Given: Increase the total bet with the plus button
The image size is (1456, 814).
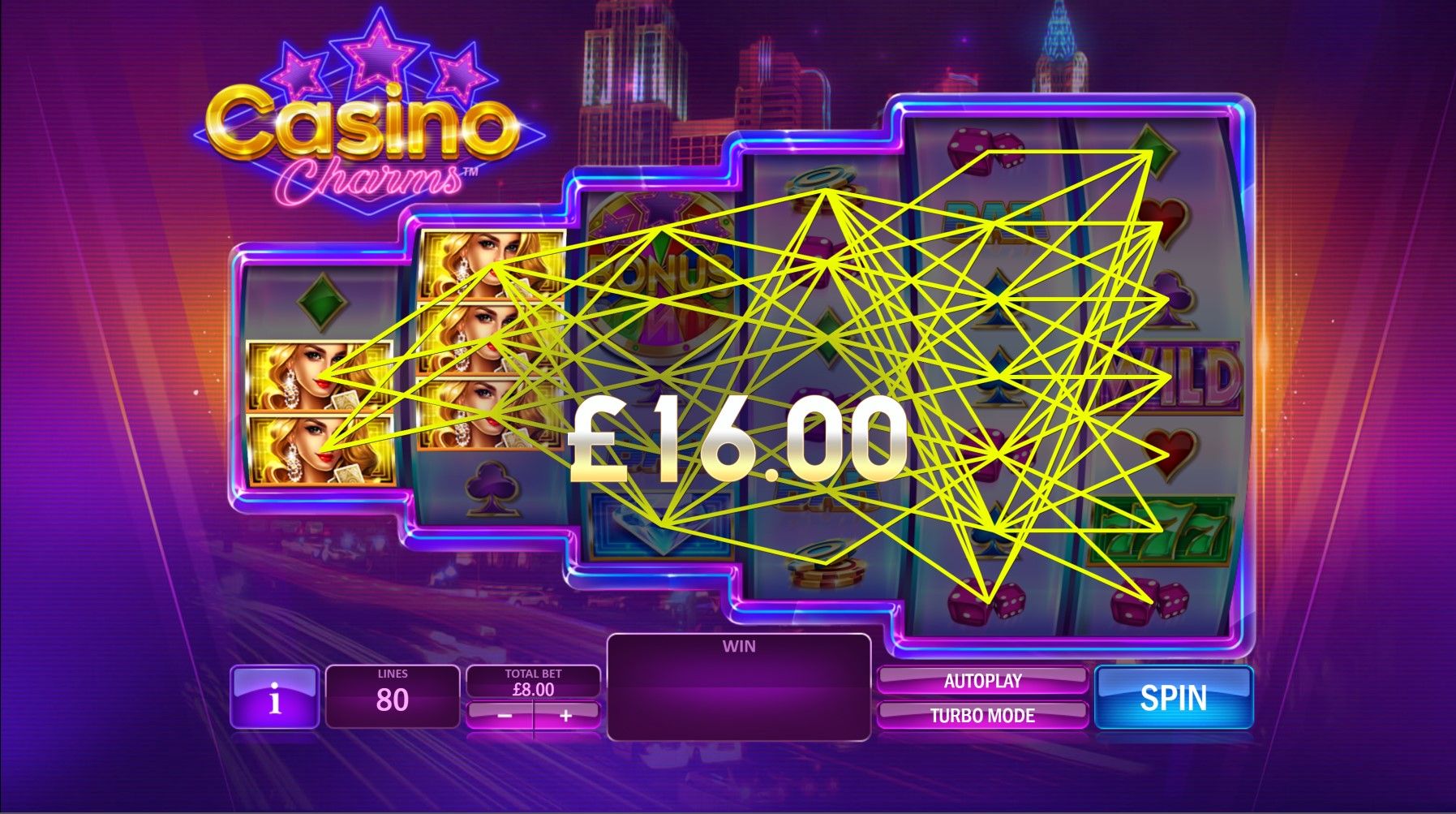Looking at the screenshot, I should (568, 717).
